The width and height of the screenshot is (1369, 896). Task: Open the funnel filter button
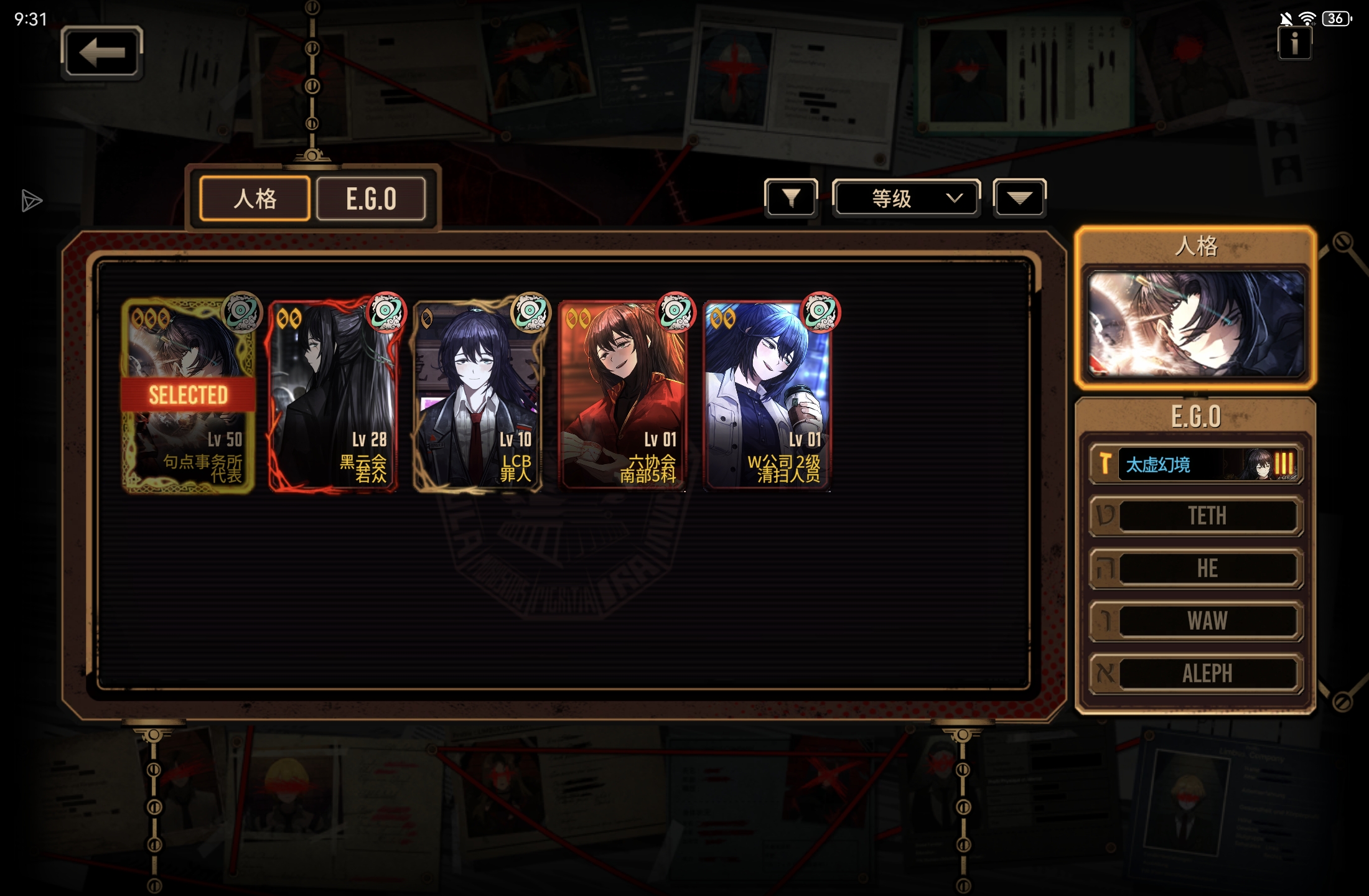791,198
